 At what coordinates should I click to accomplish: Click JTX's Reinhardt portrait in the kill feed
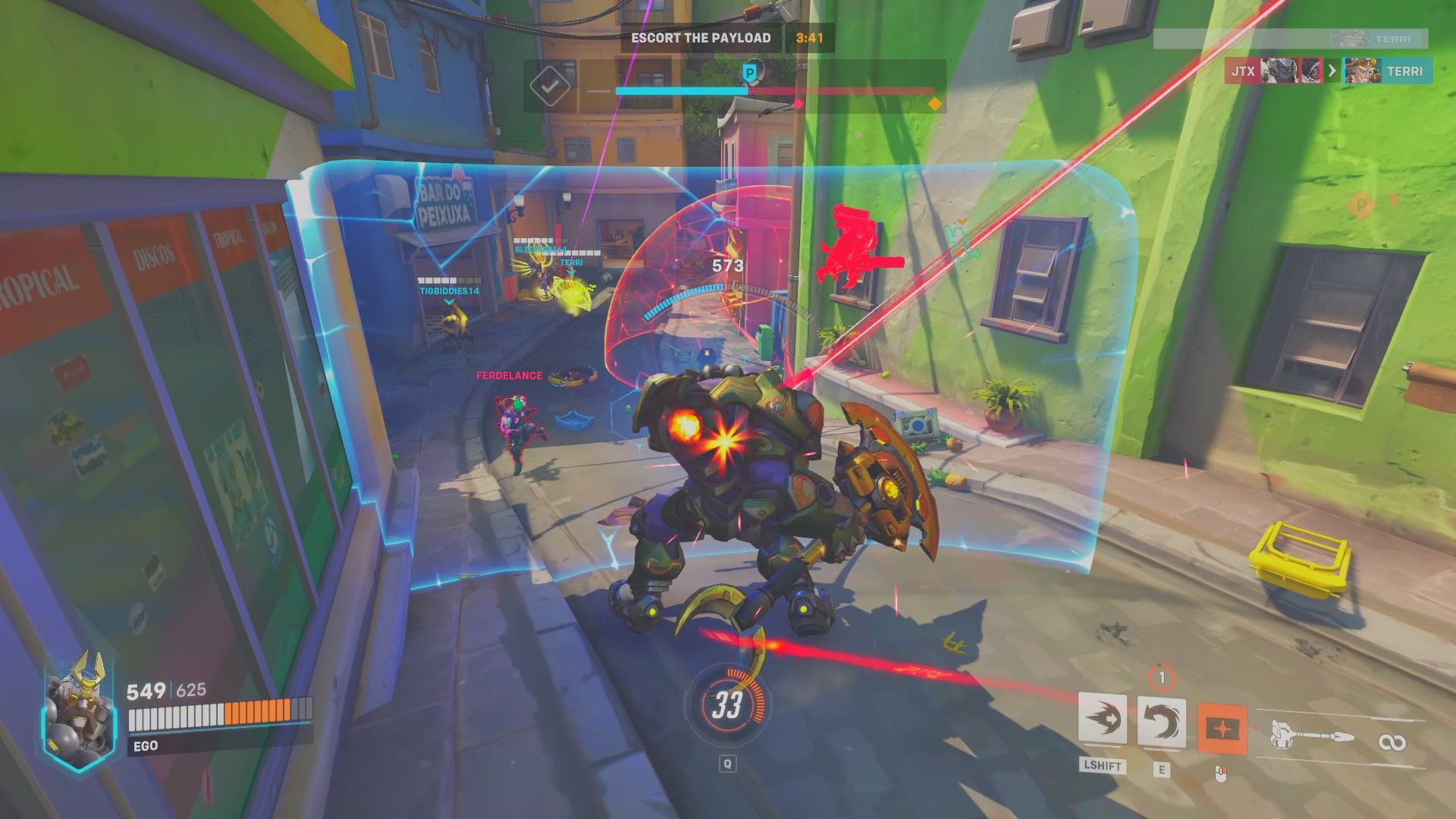coord(1278,70)
